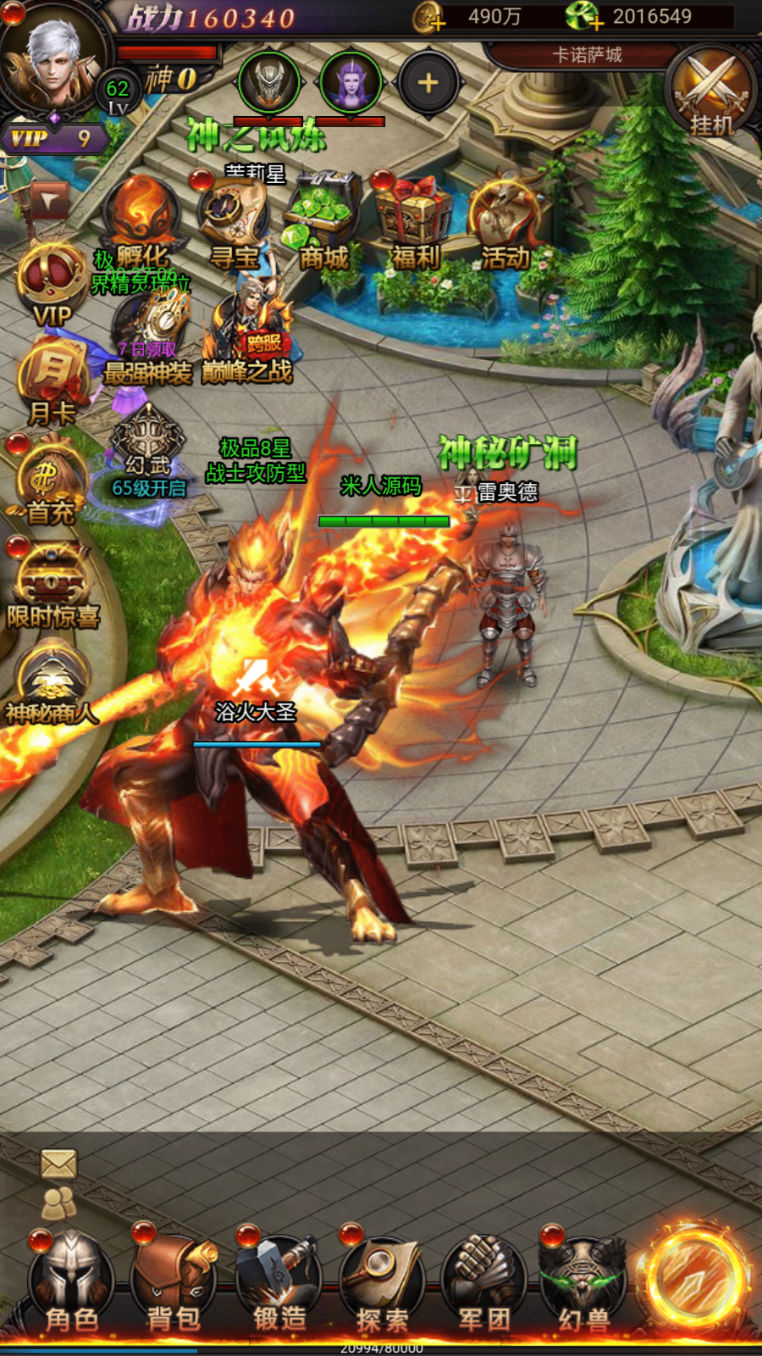This screenshot has width=762, height=1356.
Task: Open the 探索 exploration menu
Action: (381, 1283)
